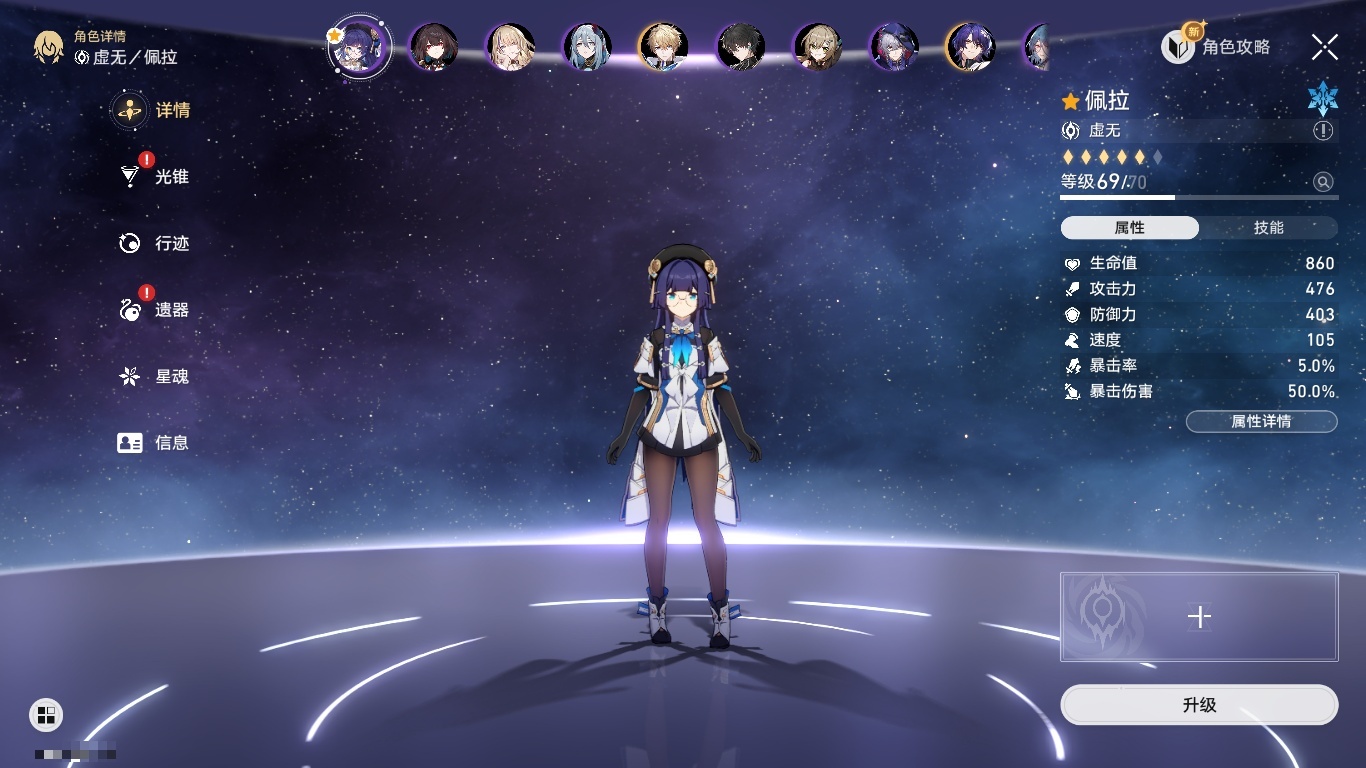The image size is (1366, 768).
Task: Open 属性详情 attribute details
Action: point(1261,422)
